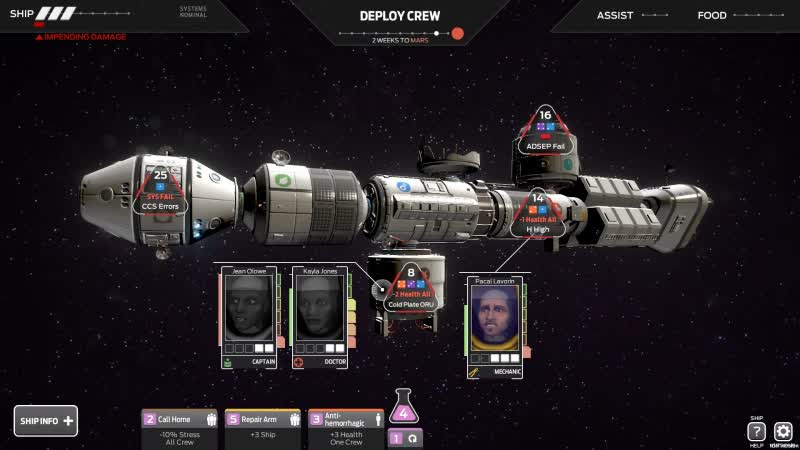This screenshot has width=800, height=450.
Task: Choose the ADSEP Fail hazard marker
Action: [546, 131]
